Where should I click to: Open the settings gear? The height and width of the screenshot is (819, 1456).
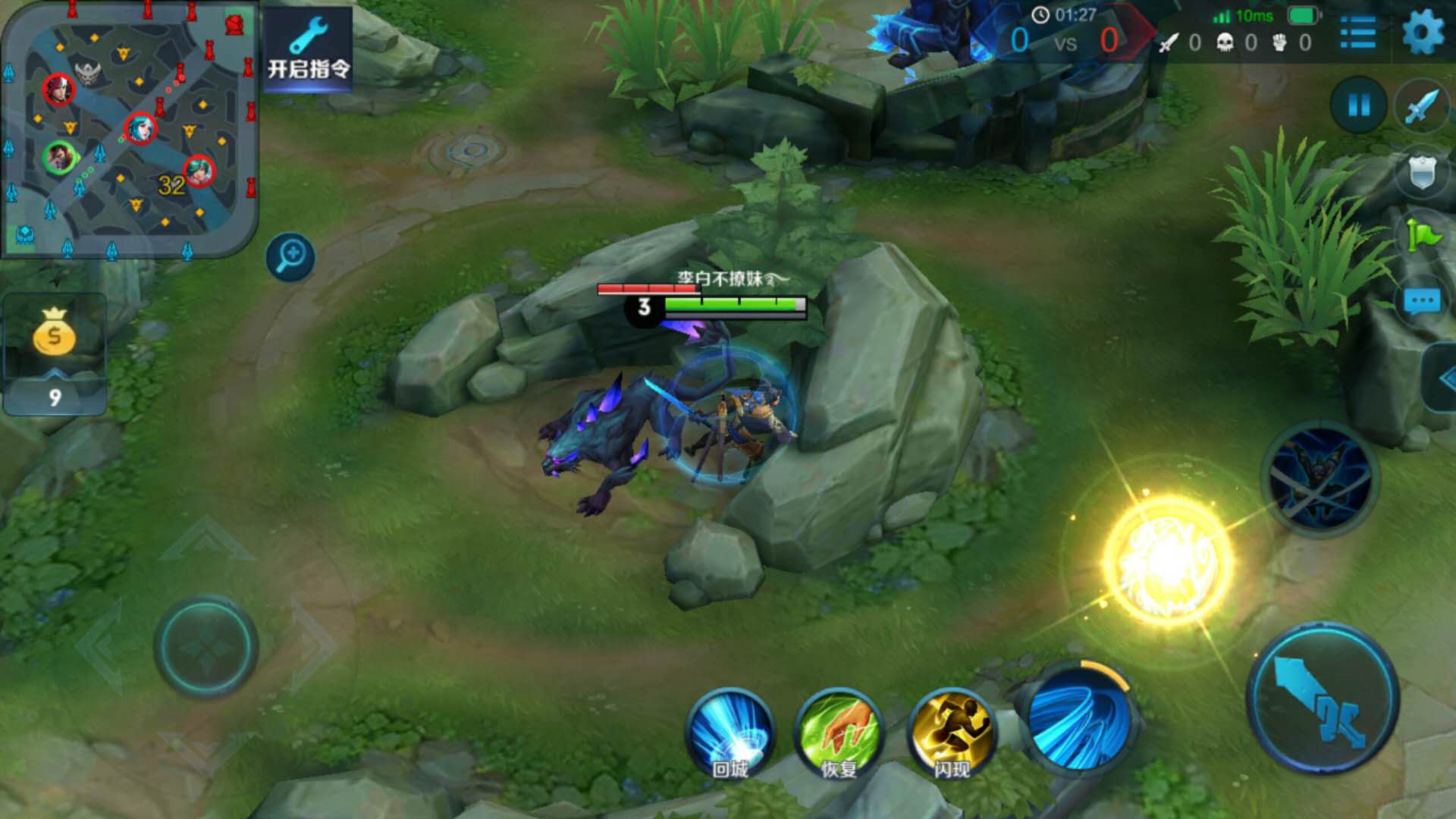[1423, 33]
